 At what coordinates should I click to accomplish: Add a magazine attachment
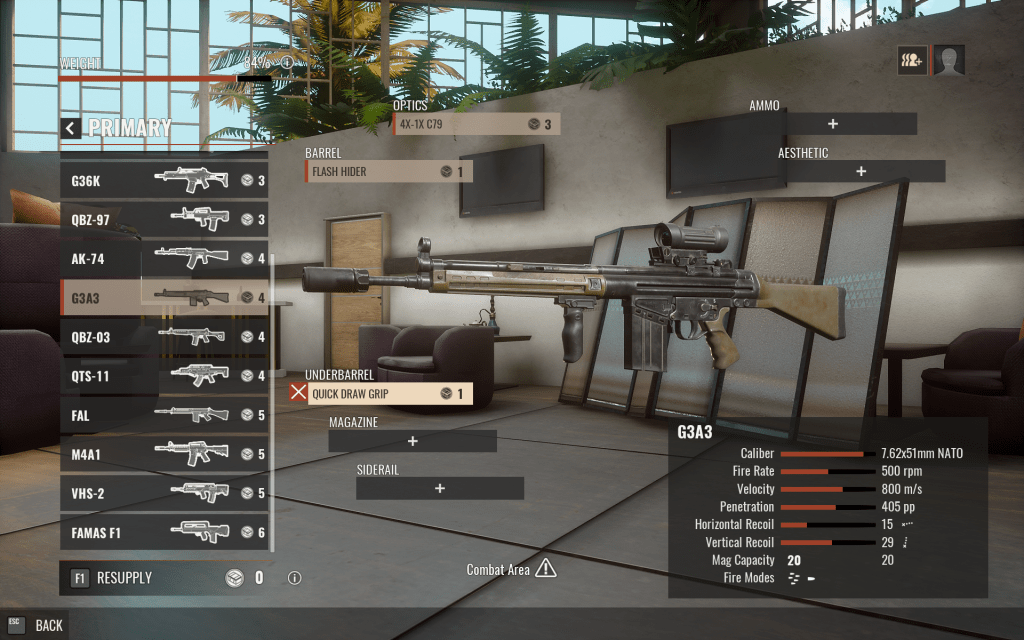[x=412, y=441]
